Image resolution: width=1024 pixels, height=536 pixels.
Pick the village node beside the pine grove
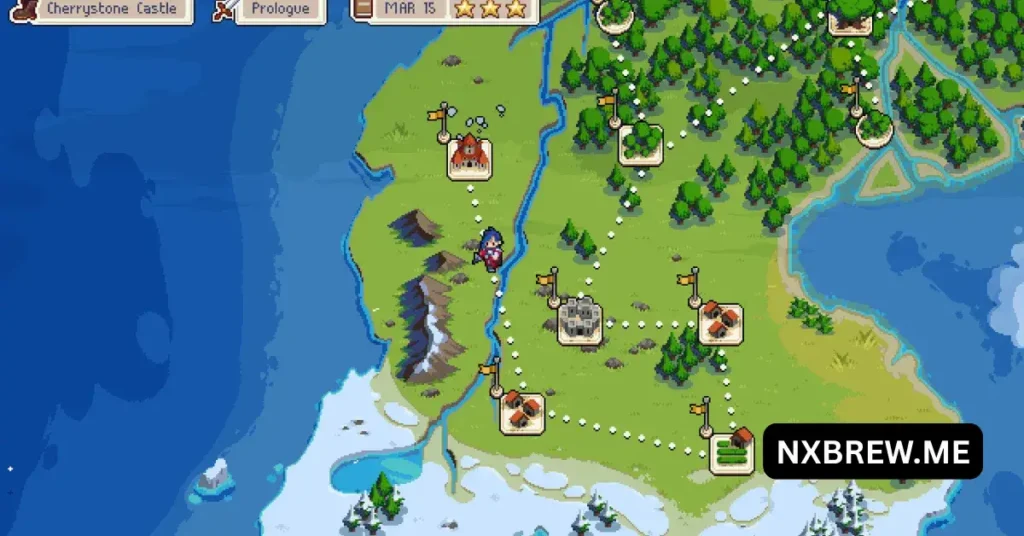tap(720, 323)
